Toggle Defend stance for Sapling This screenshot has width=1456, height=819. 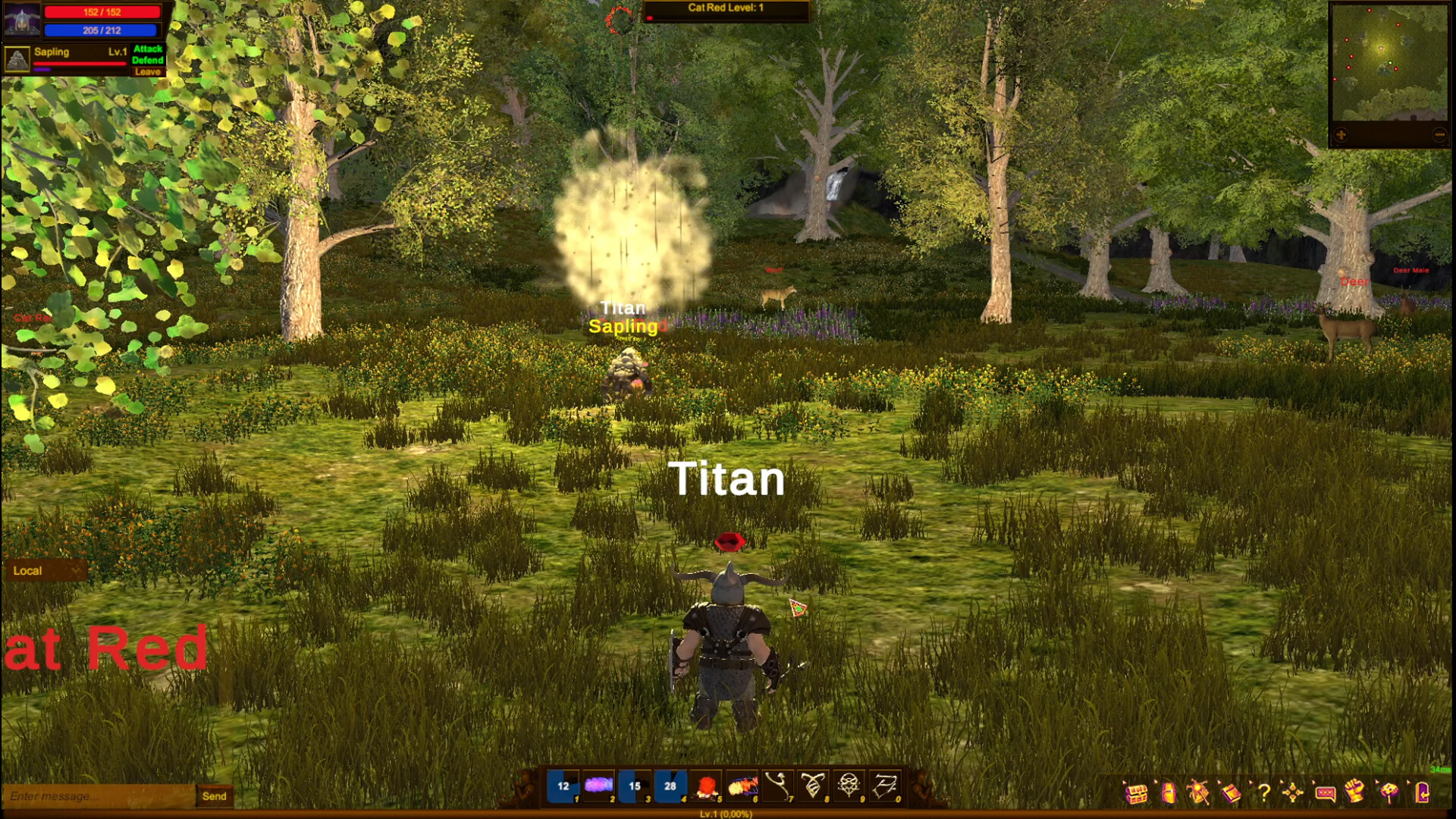149,60
